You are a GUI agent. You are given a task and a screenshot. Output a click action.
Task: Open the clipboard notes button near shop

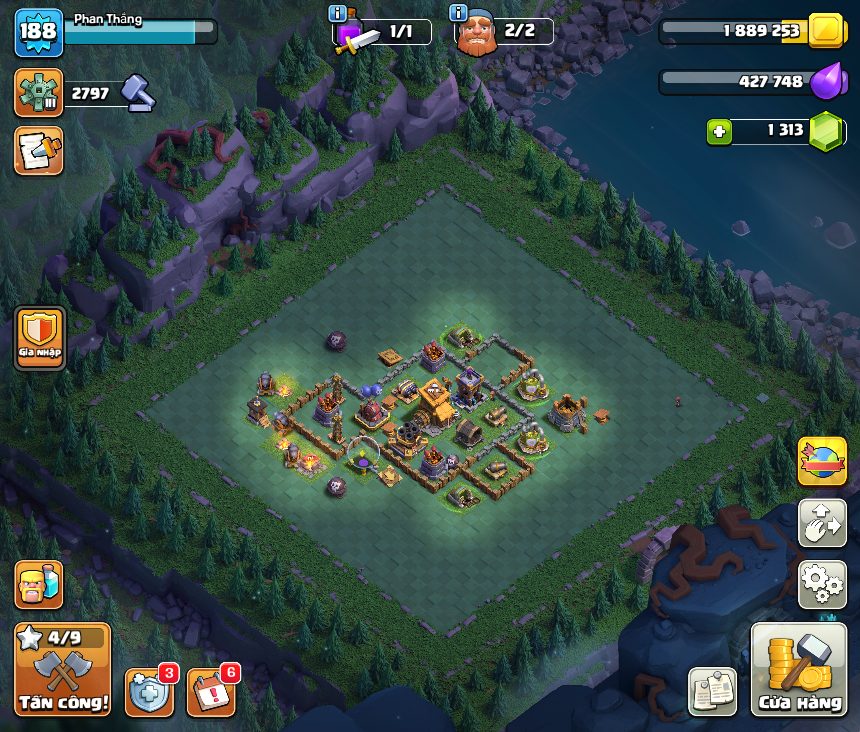click(712, 691)
